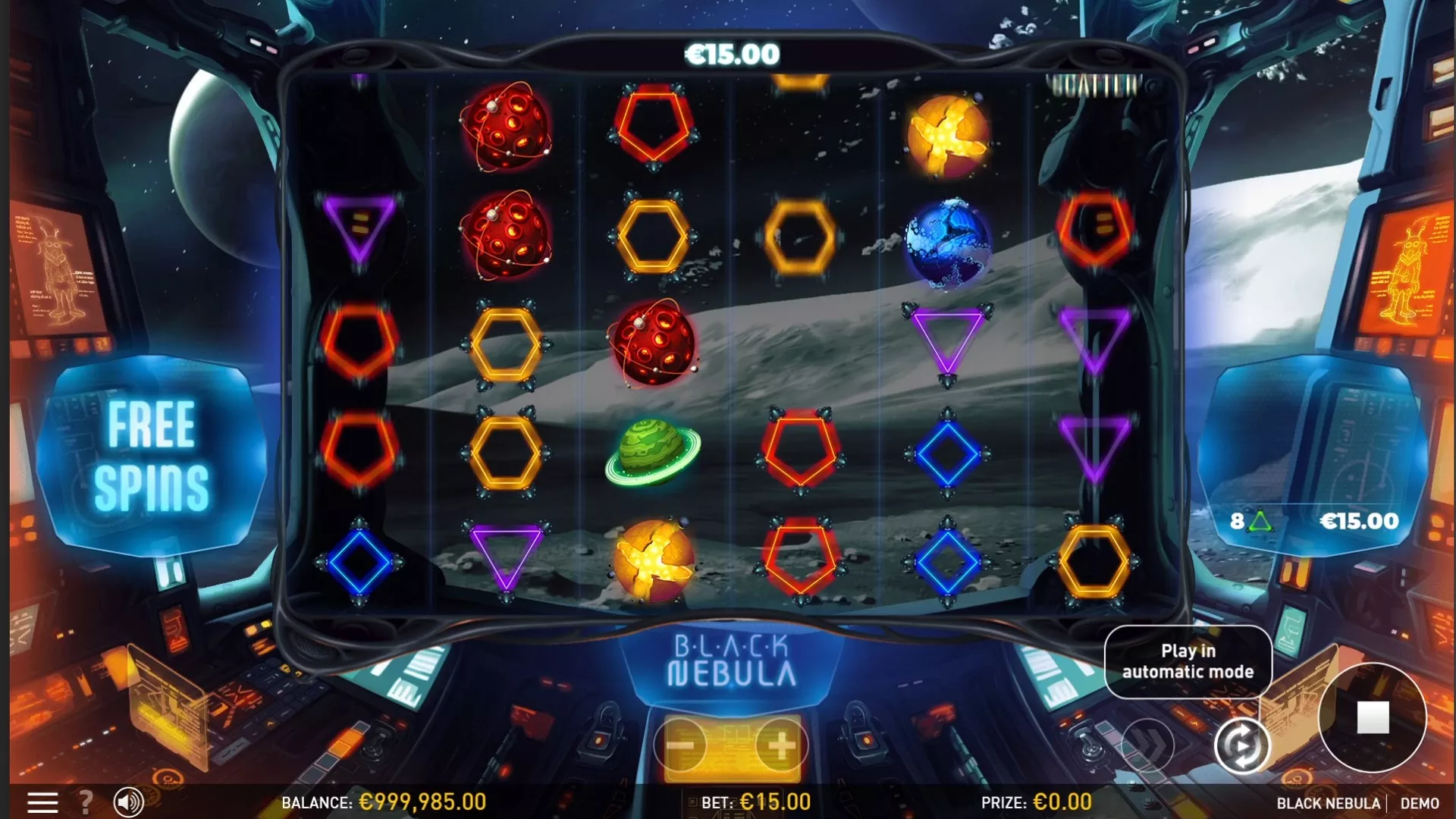Toggle the sound speaker icon
Image resolution: width=1456 pixels, height=819 pixels.
[x=128, y=802]
